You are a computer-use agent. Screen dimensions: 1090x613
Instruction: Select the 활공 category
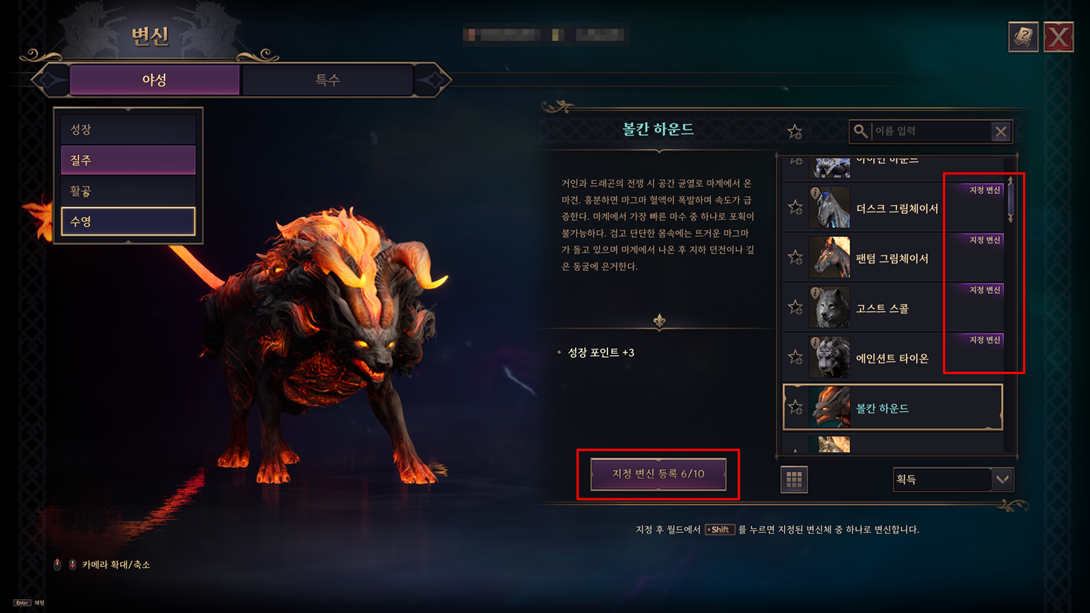pyautogui.click(x=128, y=191)
